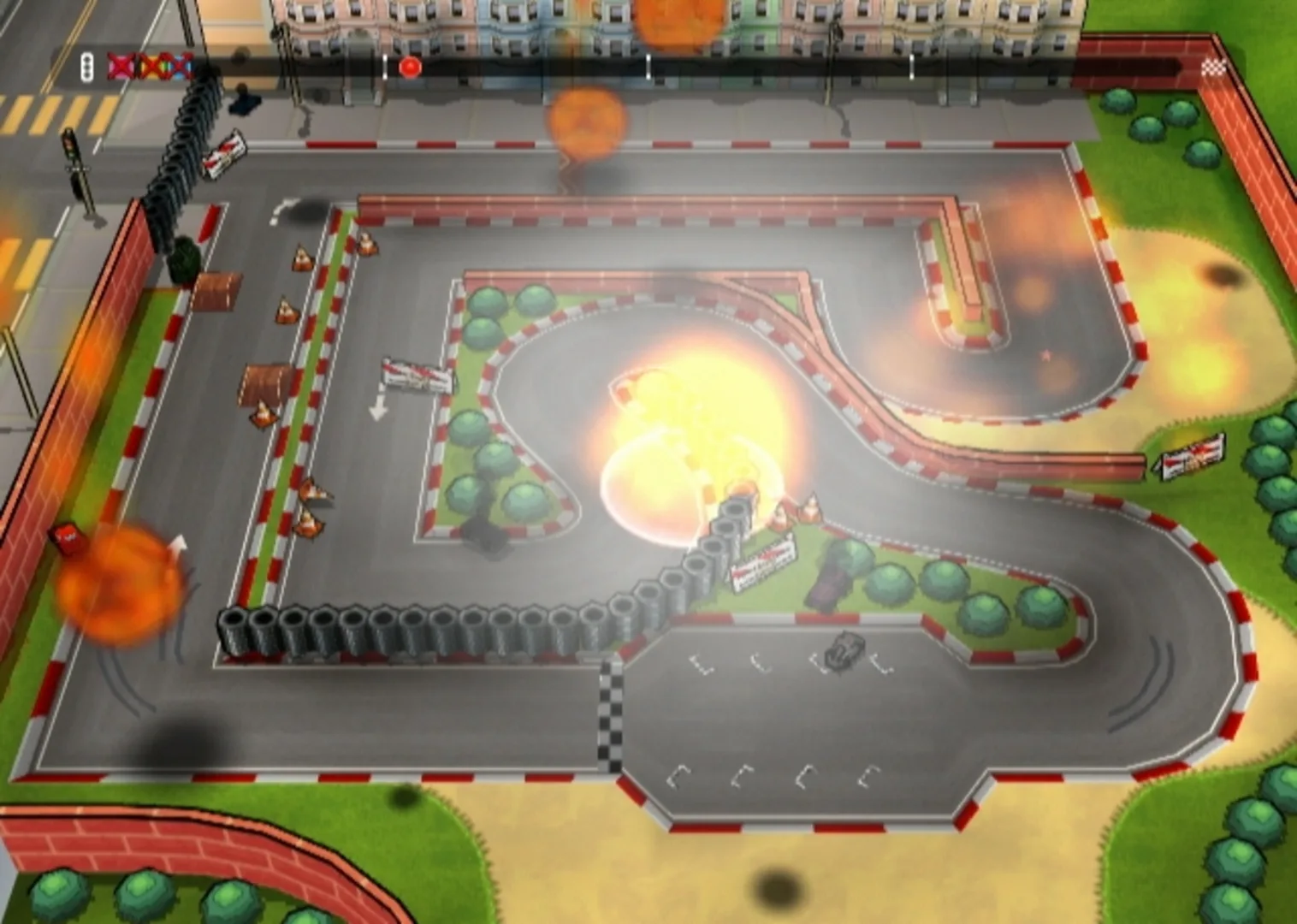Click the traffic light icon in the HUD
The image size is (1297, 924).
pyautogui.click(x=86, y=65)
